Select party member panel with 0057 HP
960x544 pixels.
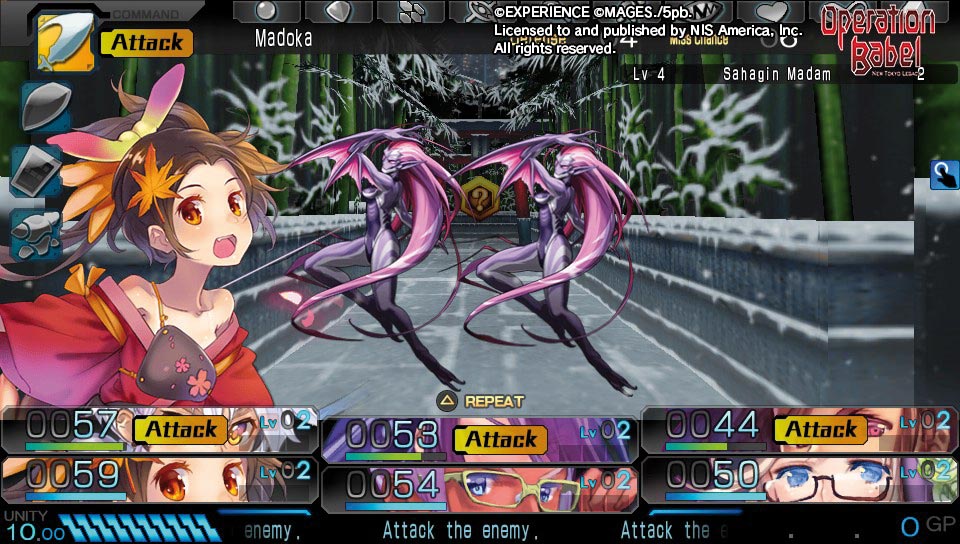coord(158,429)
